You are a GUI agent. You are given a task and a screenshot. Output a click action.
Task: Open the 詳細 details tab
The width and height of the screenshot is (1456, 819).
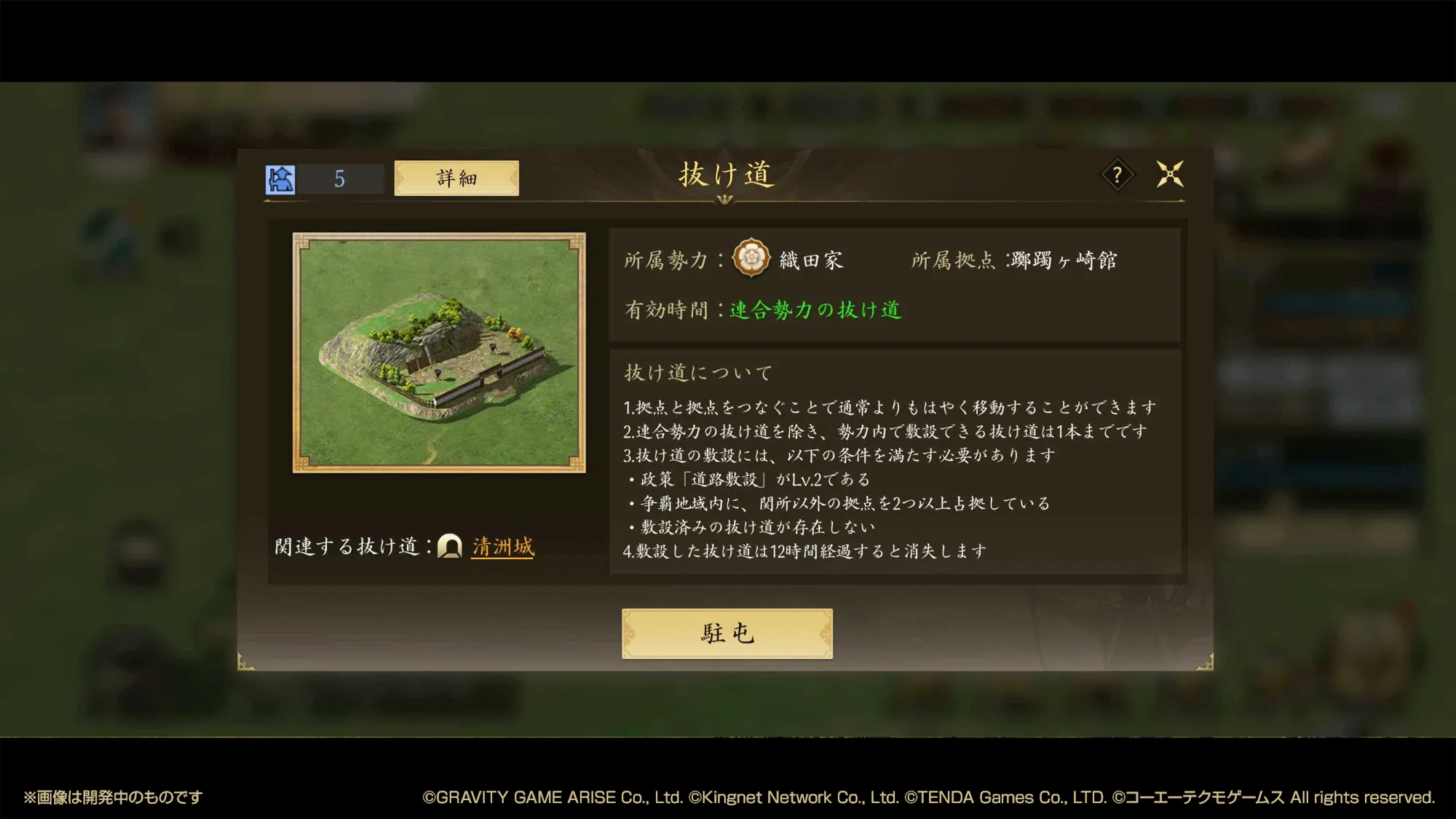455,178
